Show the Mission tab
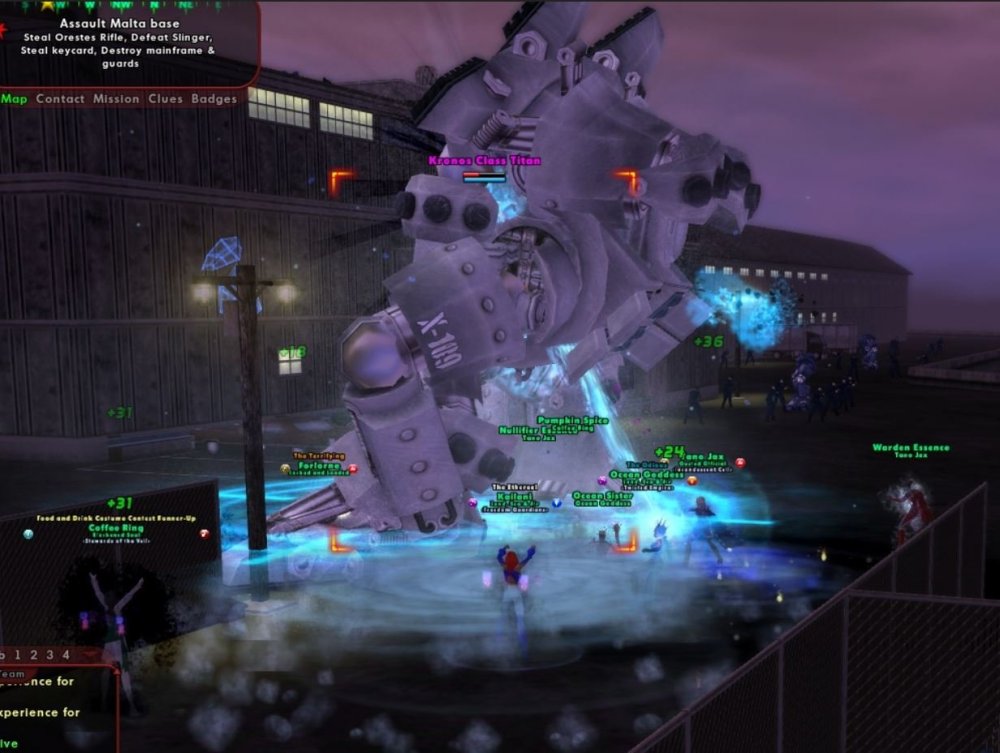 tap(116, 99)
